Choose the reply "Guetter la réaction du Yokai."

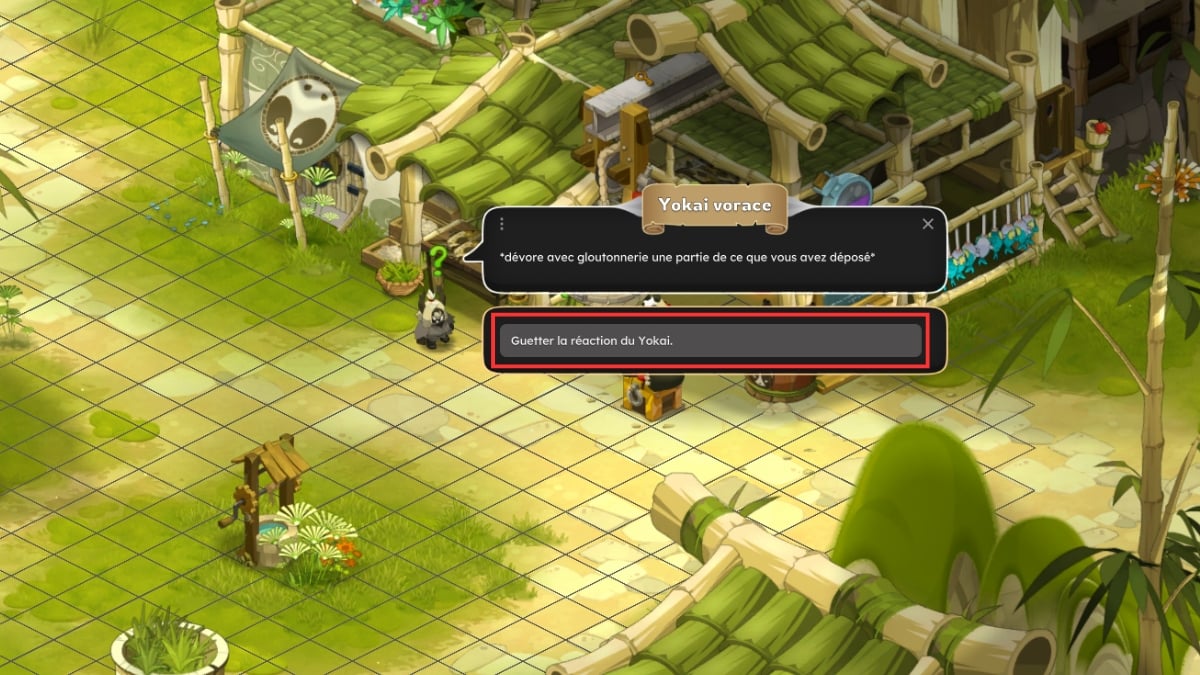tap(710, 340)
